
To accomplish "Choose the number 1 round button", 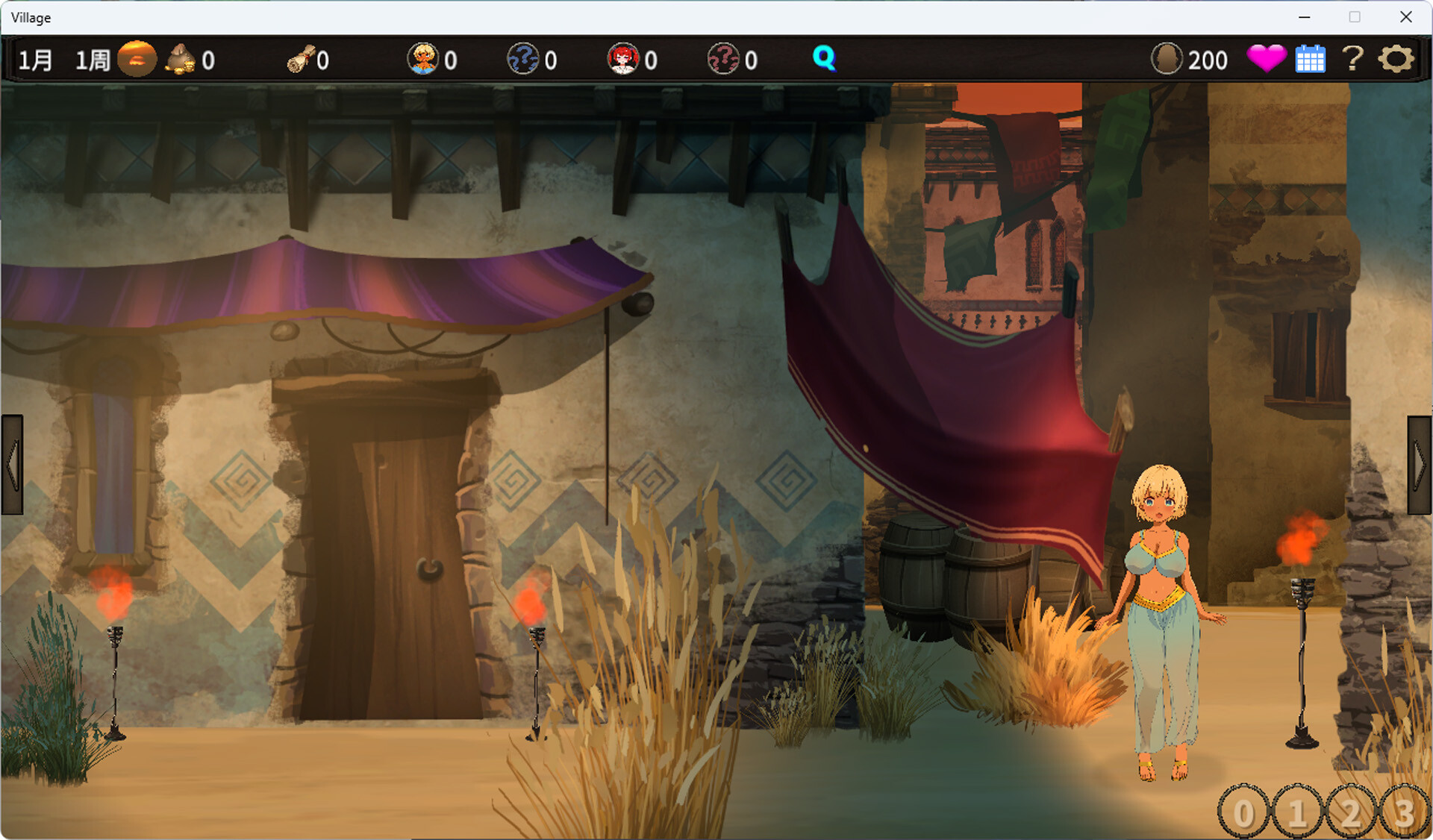I will coord(1297,812).
